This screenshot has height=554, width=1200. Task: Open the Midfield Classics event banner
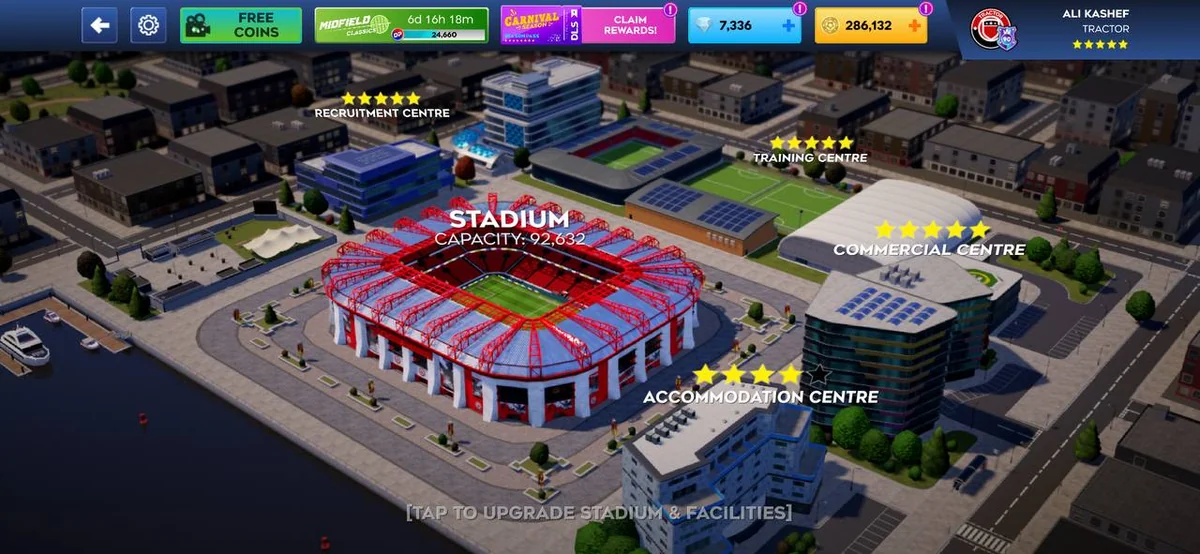(402, 25)
